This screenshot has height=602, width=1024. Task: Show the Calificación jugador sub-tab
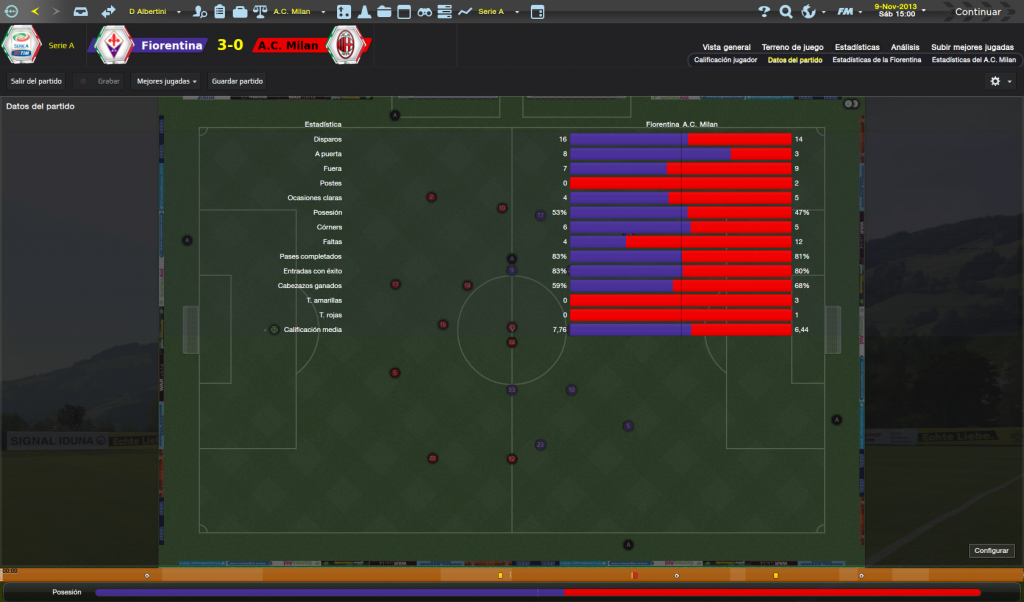click(x=725, y=60)
